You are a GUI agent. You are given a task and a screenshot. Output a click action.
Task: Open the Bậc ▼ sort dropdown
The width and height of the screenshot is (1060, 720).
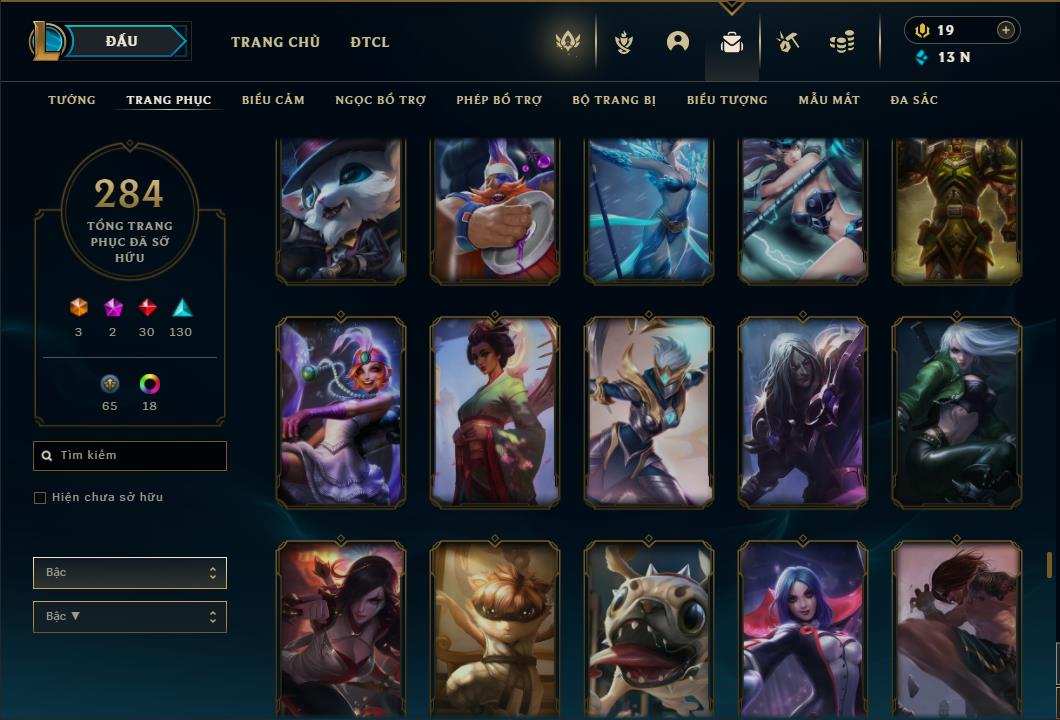click(x=130, y=617)
